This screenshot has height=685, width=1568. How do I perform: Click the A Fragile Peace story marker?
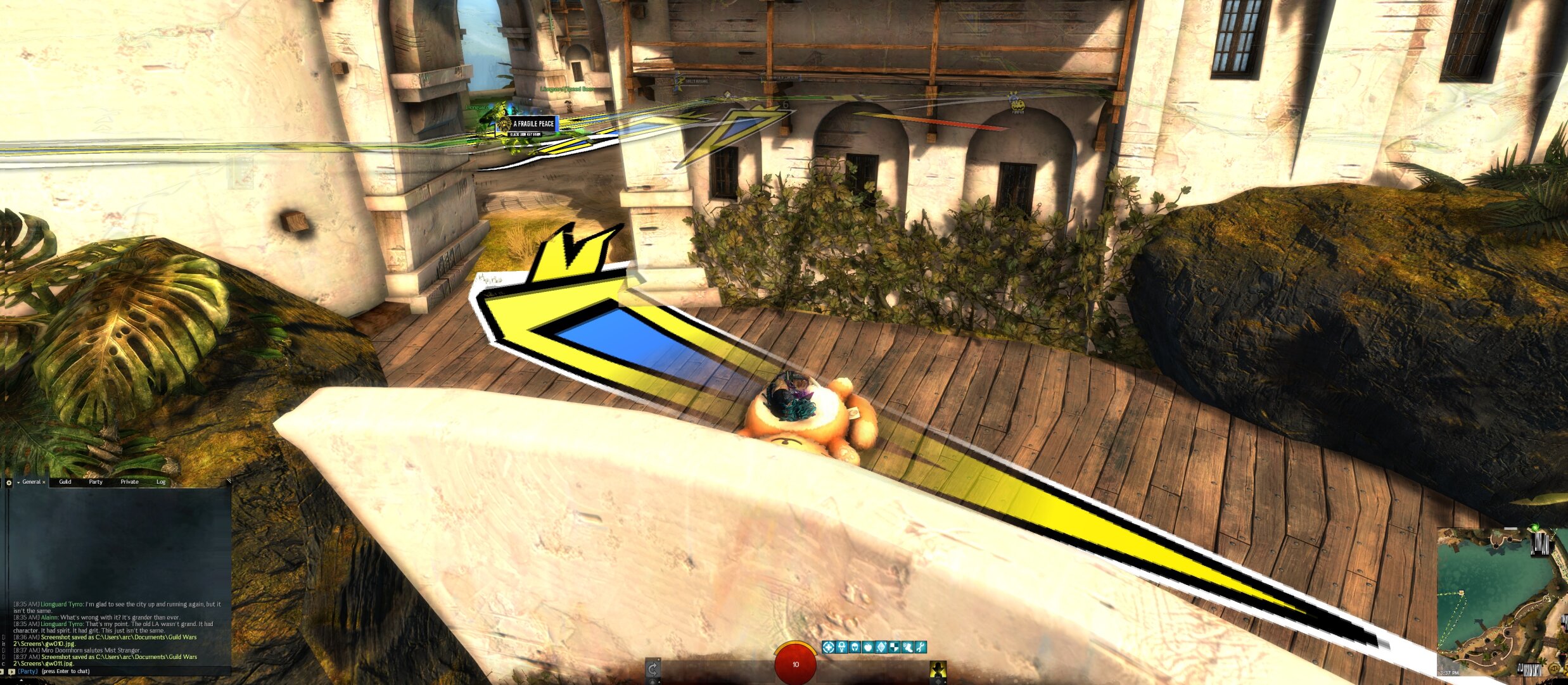(532, 124)
